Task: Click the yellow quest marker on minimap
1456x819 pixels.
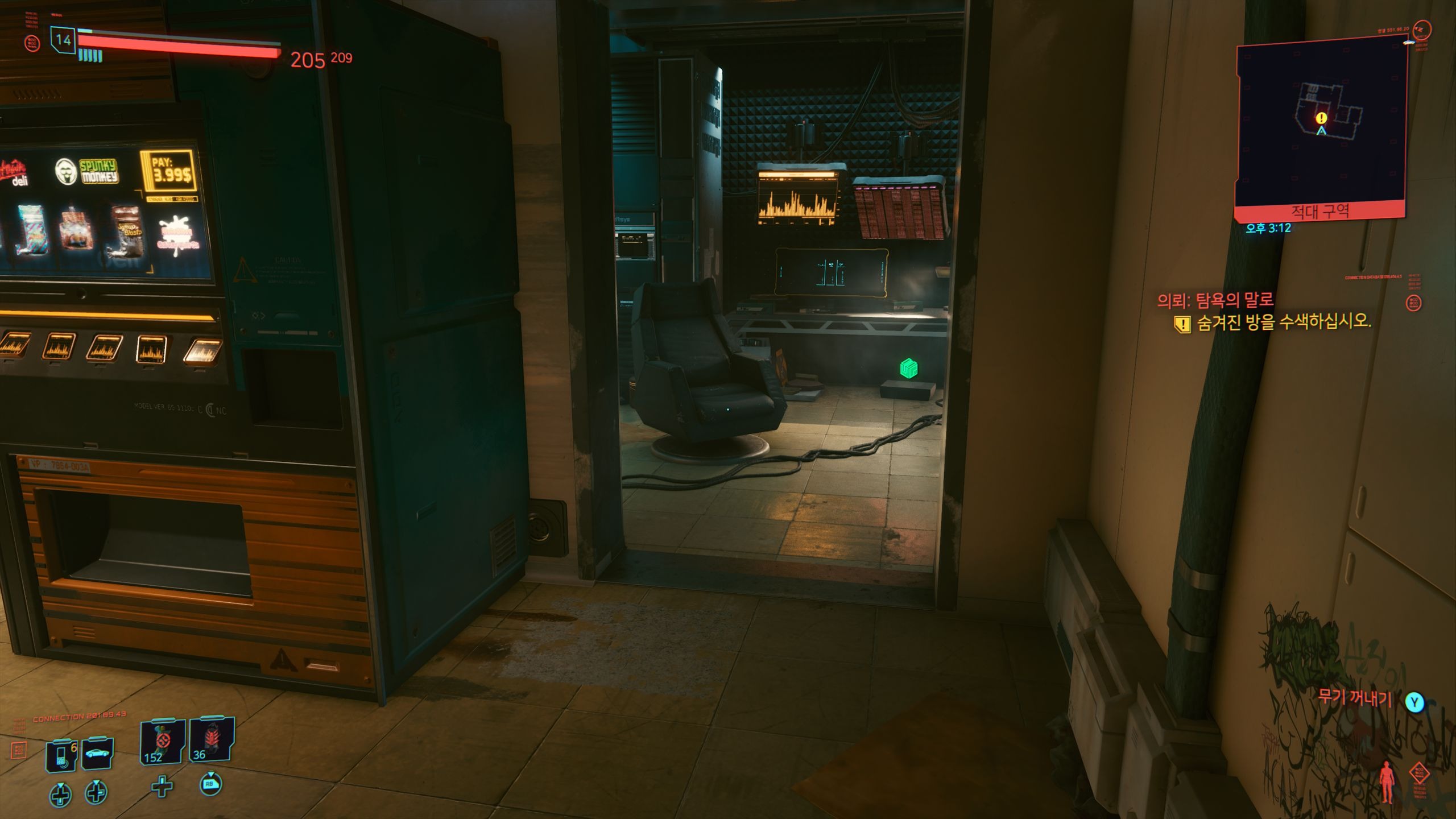Action: (x=1321, y=118)
